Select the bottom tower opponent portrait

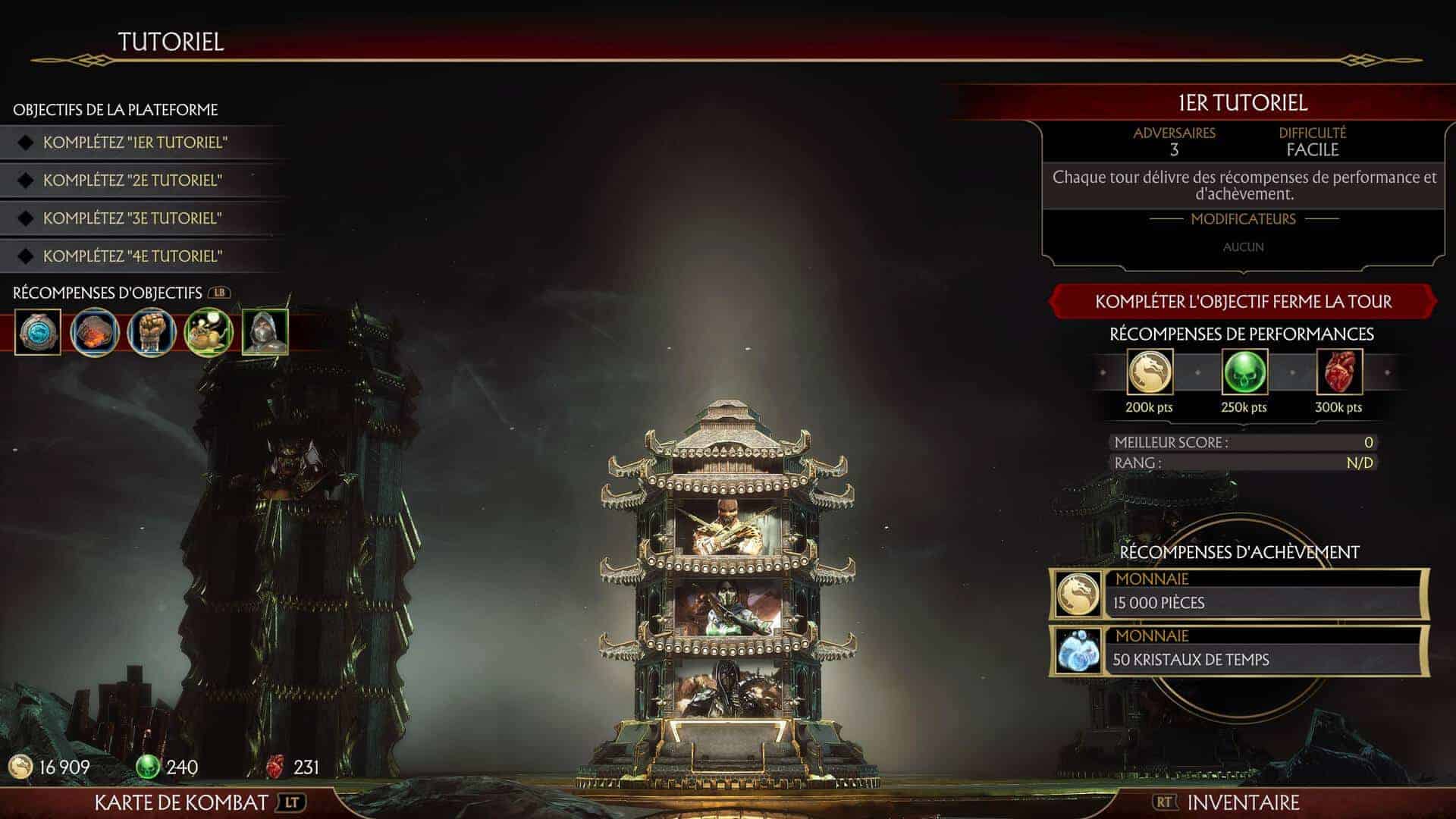pos(727,689)
